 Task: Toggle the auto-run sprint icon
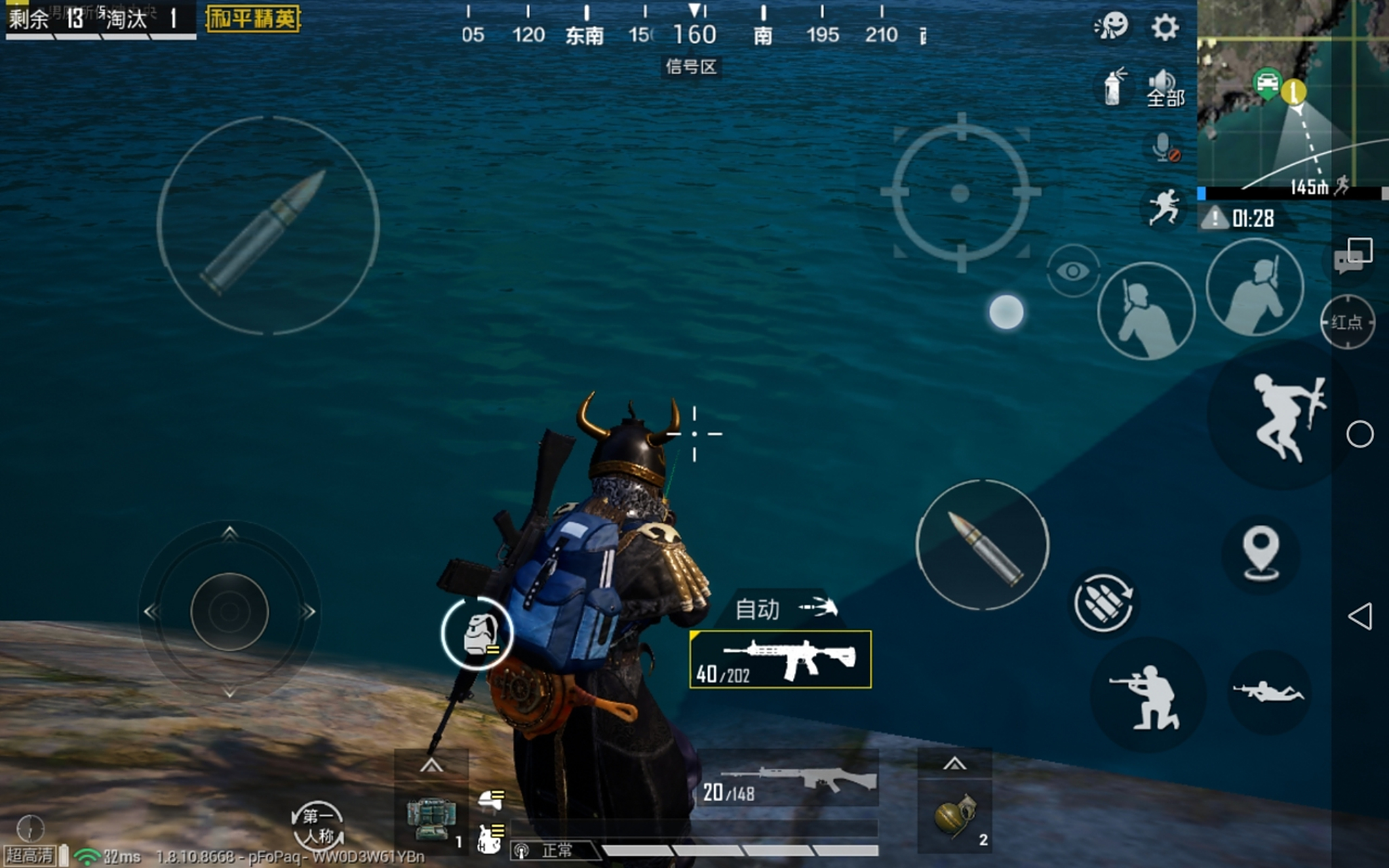point(1164,208)
